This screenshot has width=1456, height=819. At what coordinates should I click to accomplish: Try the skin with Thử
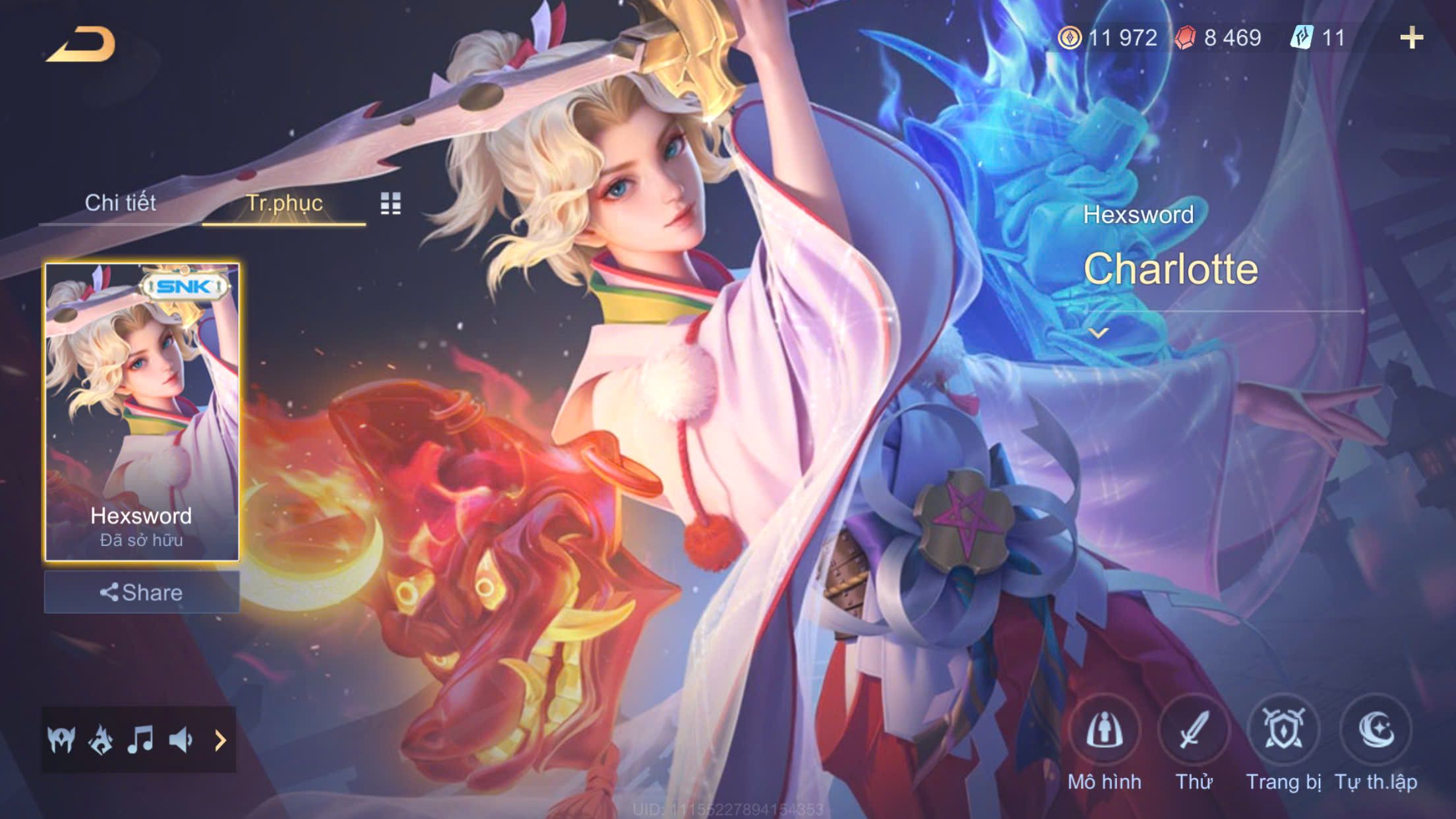click(1194, 731)
